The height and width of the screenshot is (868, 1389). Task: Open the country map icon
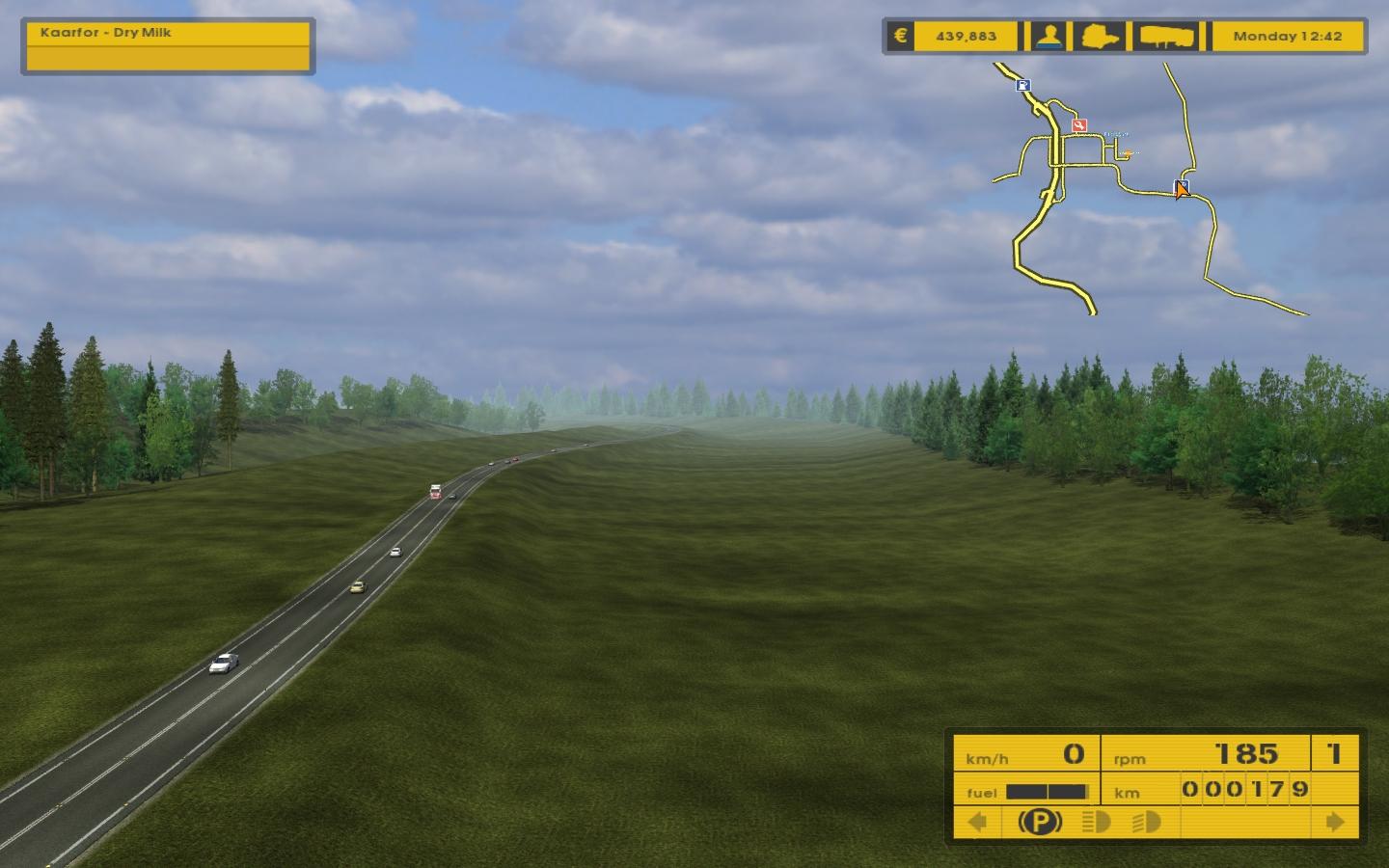1102,37
